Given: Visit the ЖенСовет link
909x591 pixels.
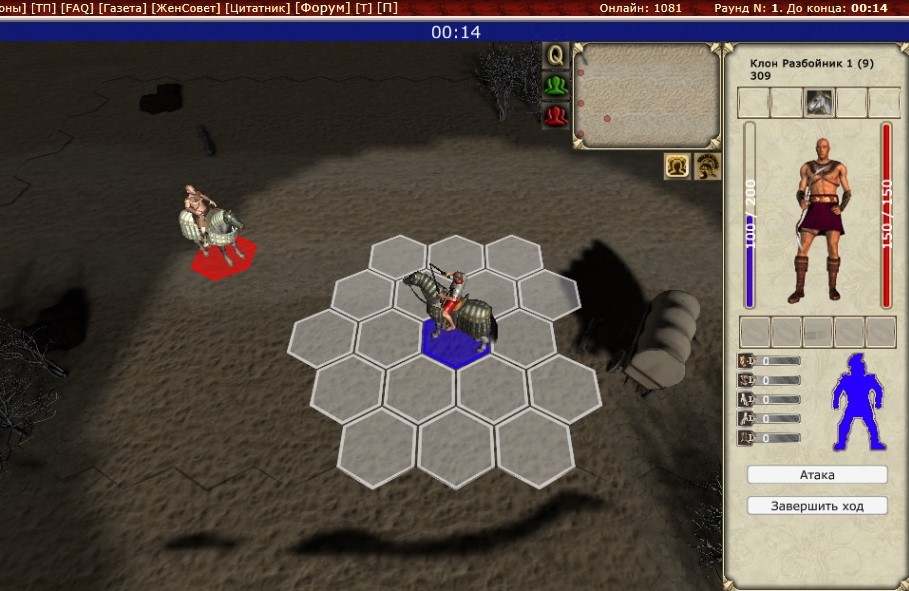Looking at the screenshot, I should (186, 8).
